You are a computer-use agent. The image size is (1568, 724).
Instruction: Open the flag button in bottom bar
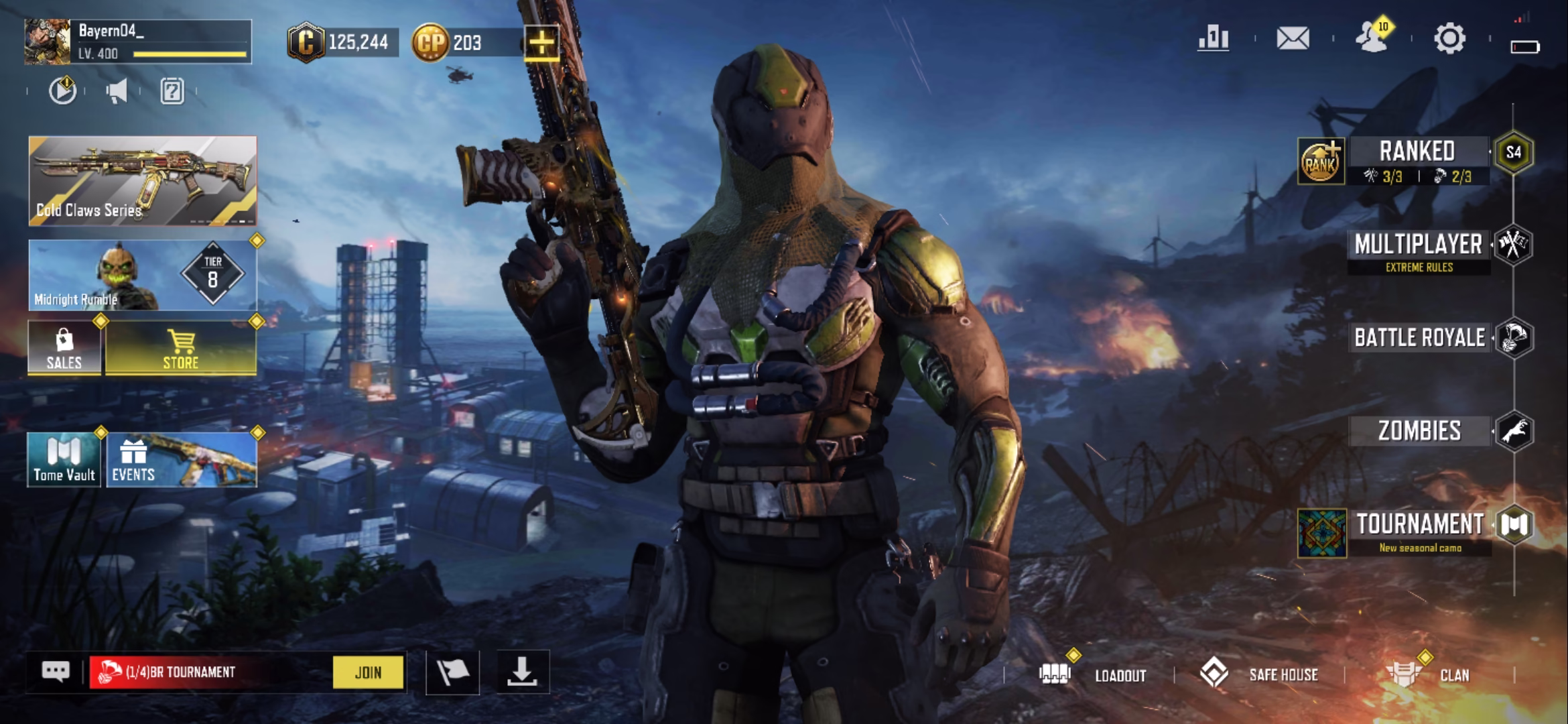click(452, 672)
